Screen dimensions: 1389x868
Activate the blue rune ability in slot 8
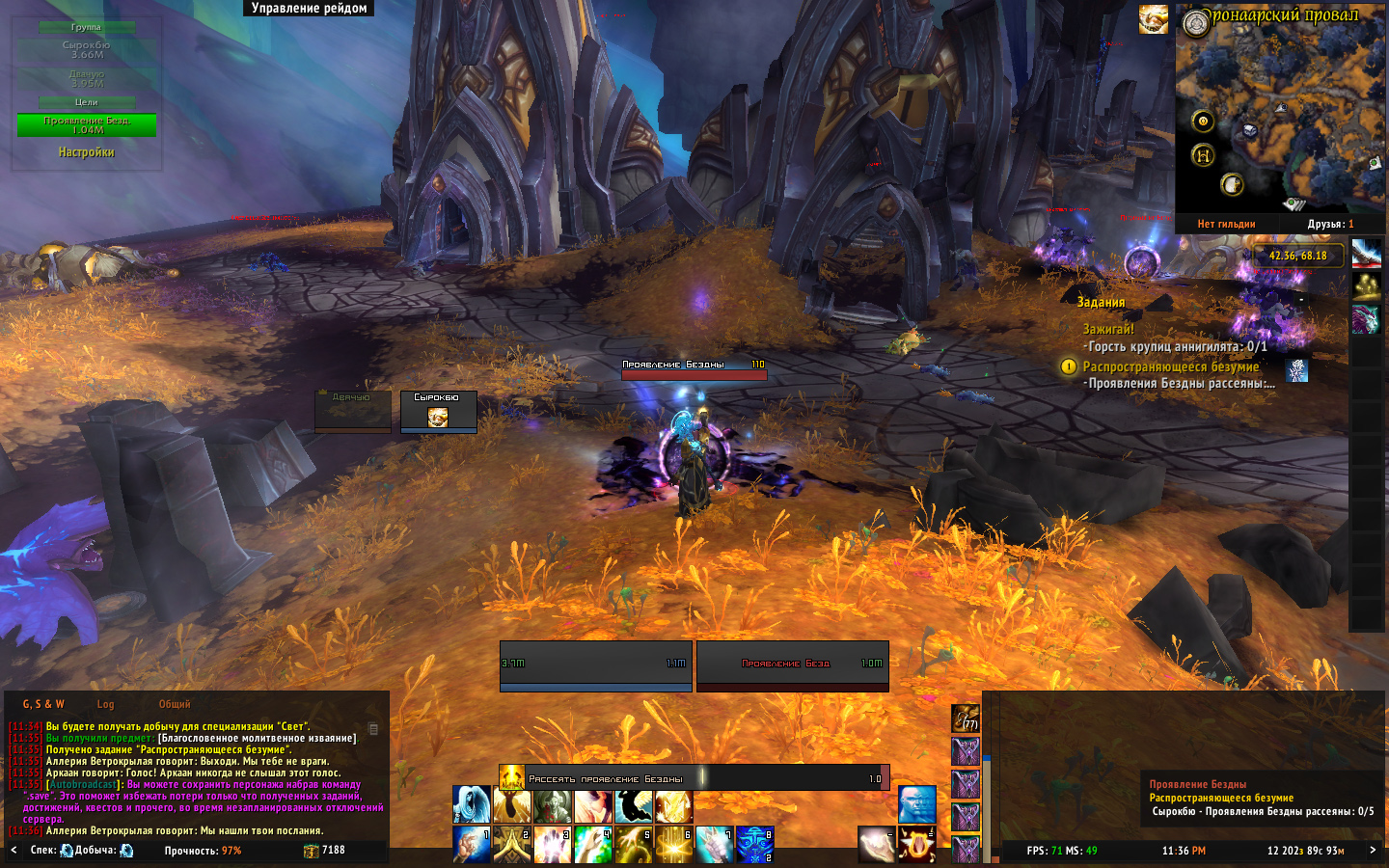coord(754,844)
